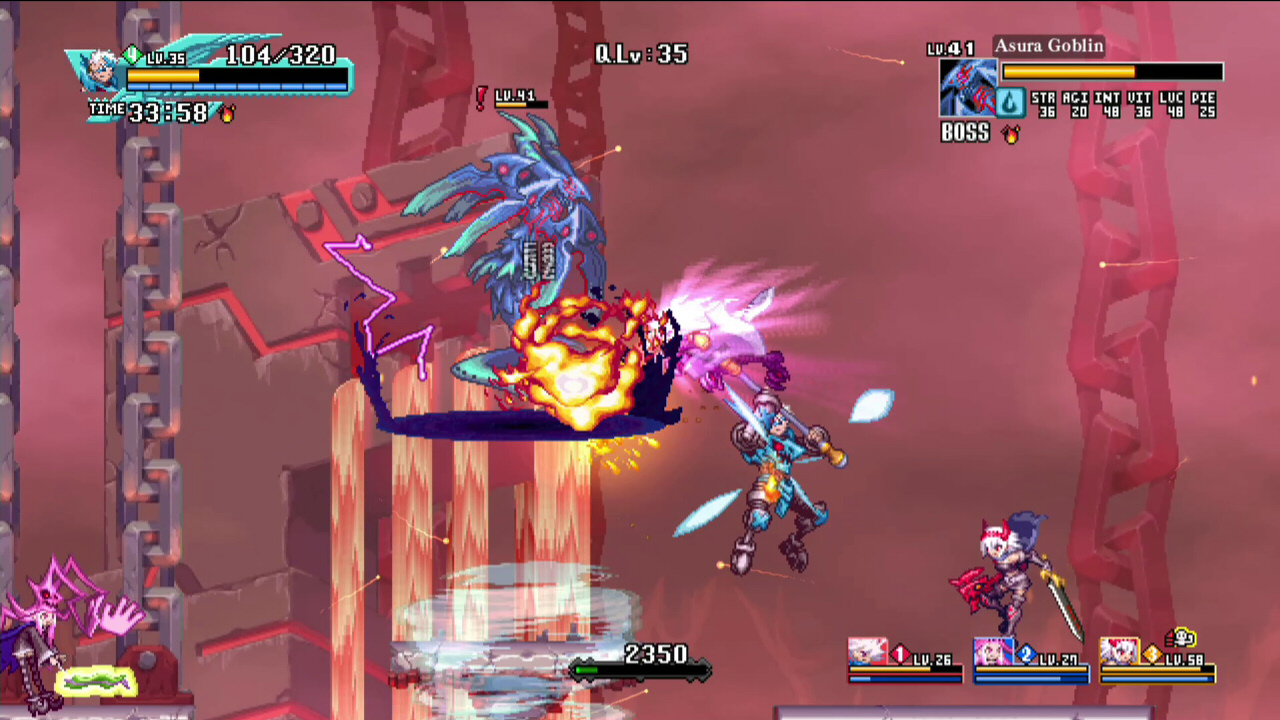Click the fire icon beside the TIME counter
The width and height of the screenshot is (1280, 720).
[x=230, y=113]
